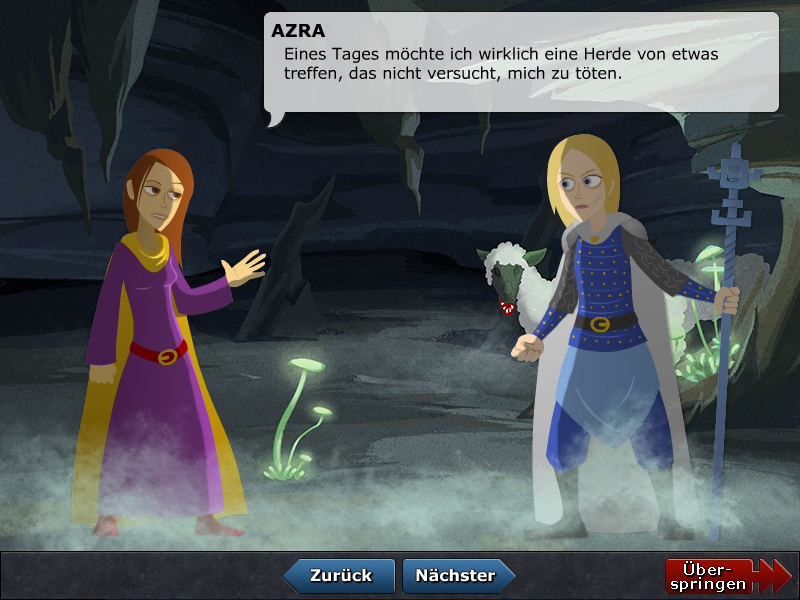Viewport: 800px width, 600px height.
Task: Advance dialogue with the Nächster button
Action: (x=457, y=576)
